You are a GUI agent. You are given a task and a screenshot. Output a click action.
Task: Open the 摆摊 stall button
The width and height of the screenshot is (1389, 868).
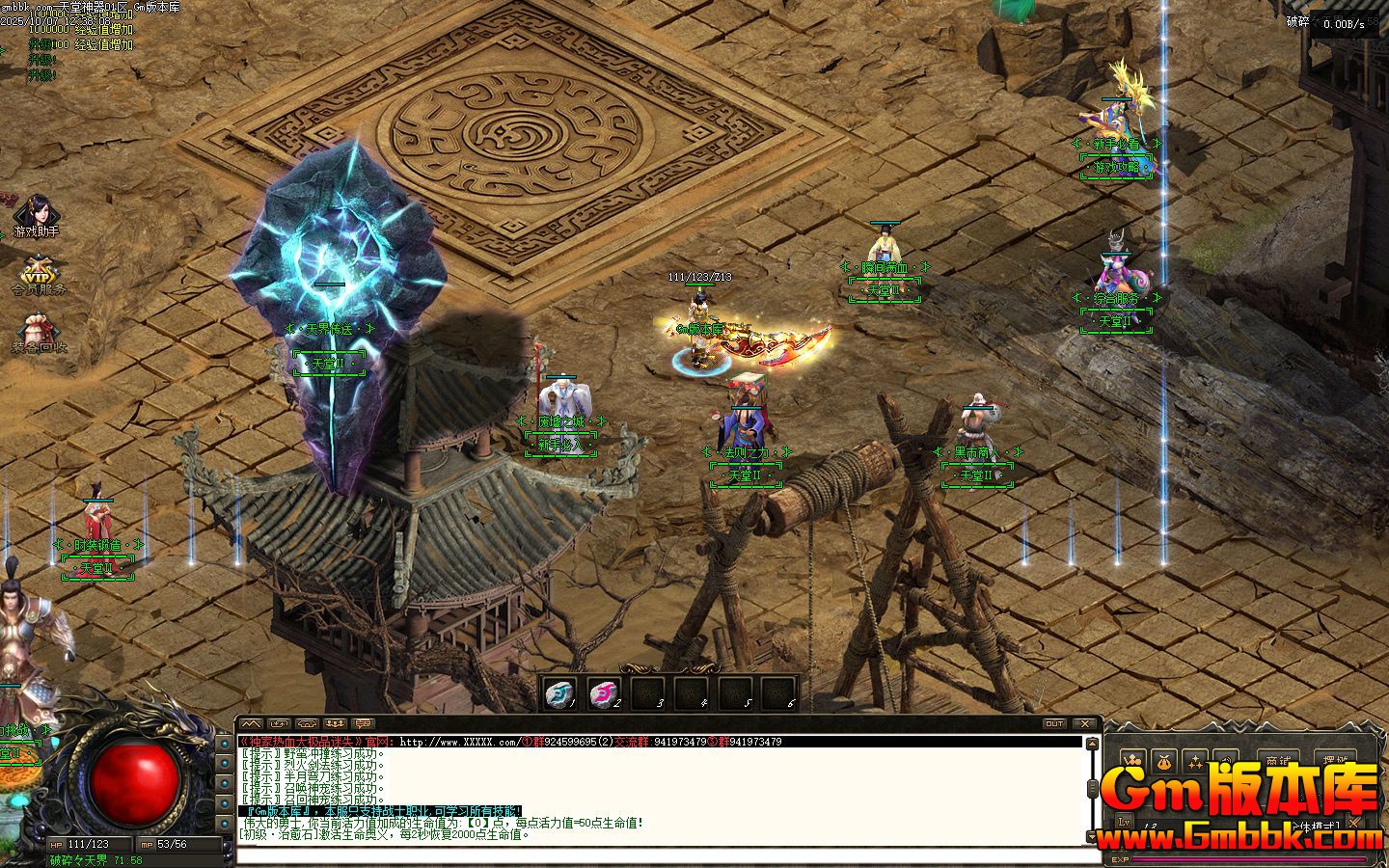[1336, 760]
